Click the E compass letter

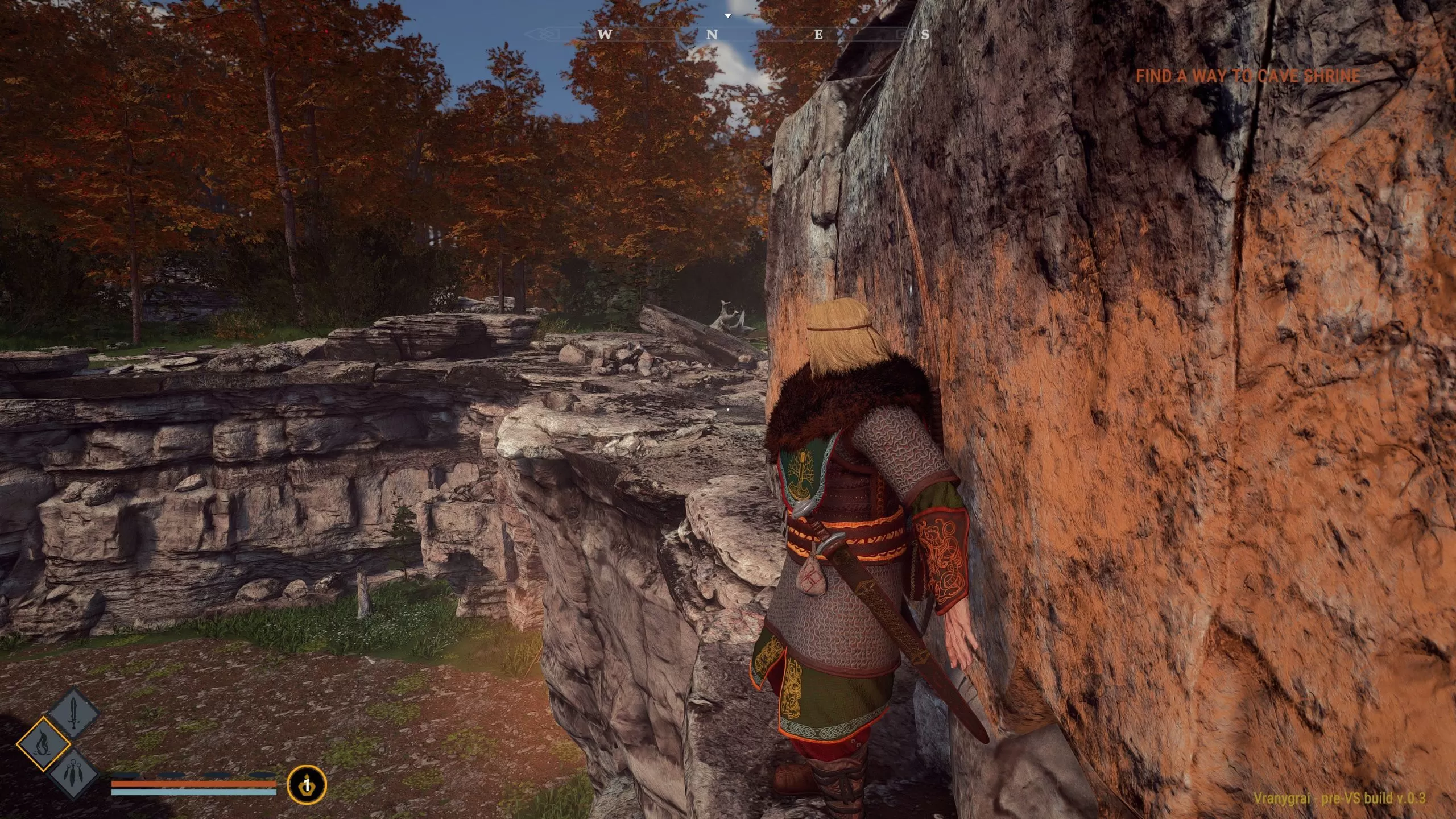pyautogui.click(x=817, y=35)
